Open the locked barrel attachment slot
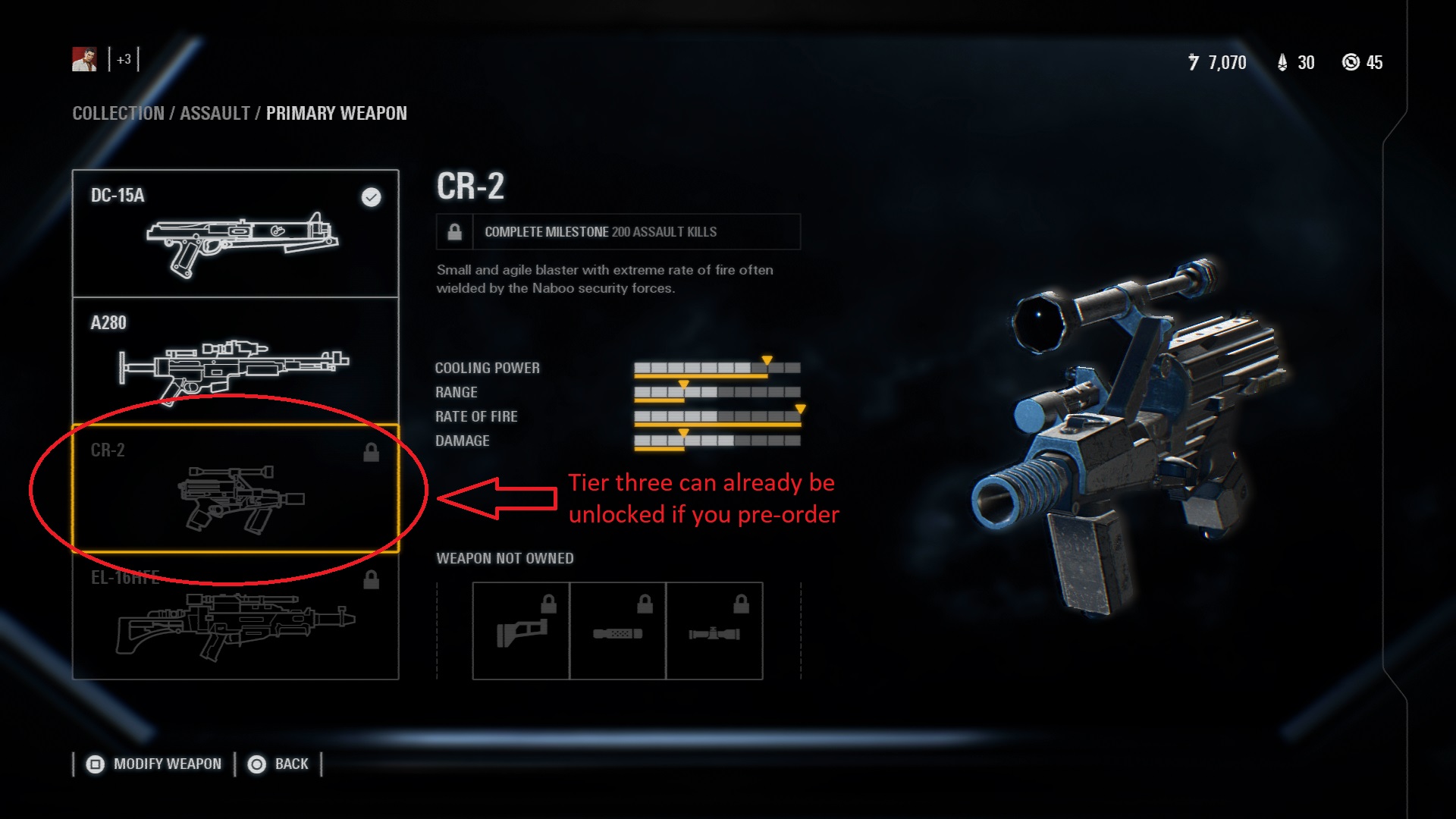This screenshot has width=1456, height=819. (617, 631)
